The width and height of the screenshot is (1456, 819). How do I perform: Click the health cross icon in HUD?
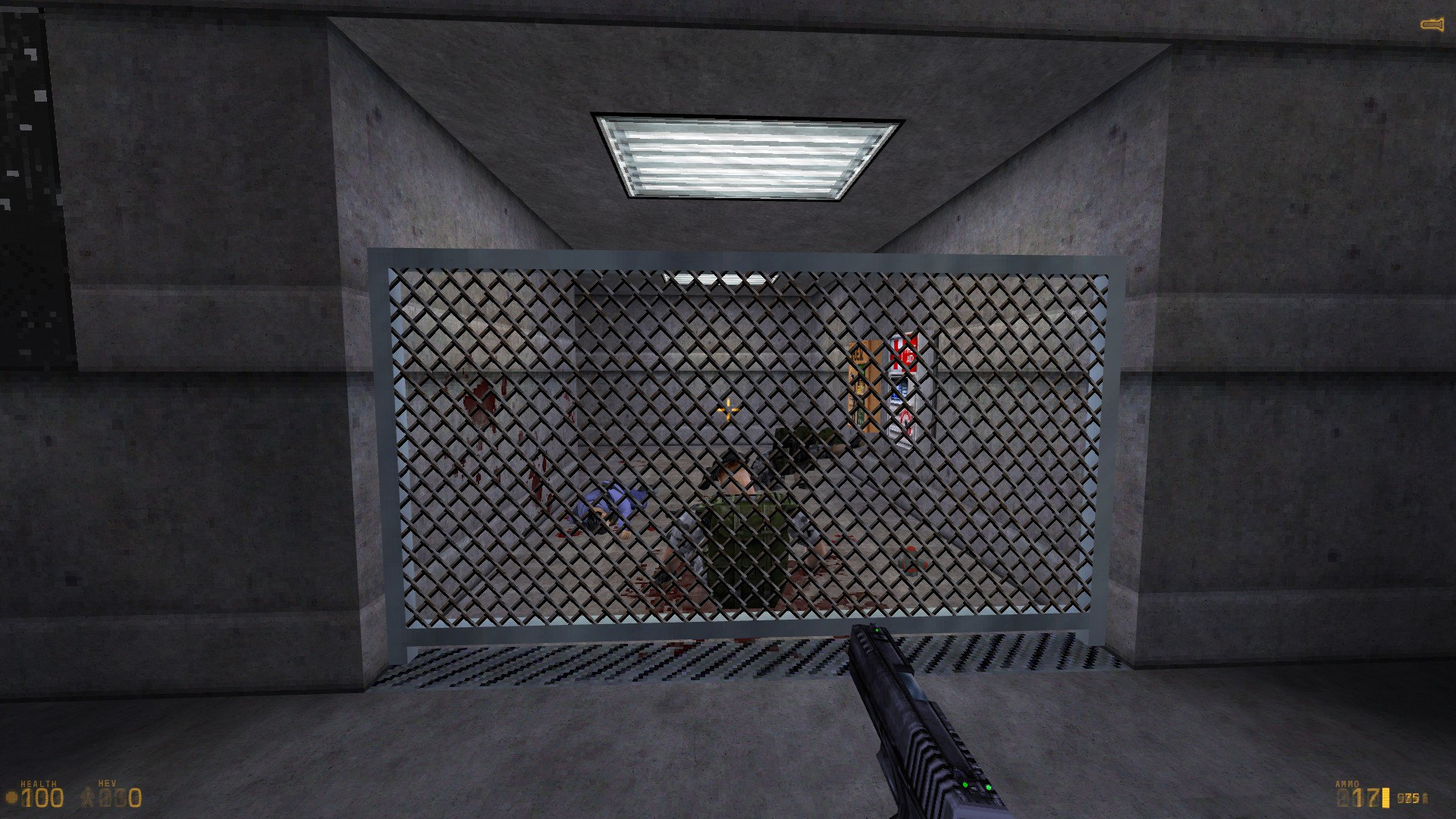[11, 797]
